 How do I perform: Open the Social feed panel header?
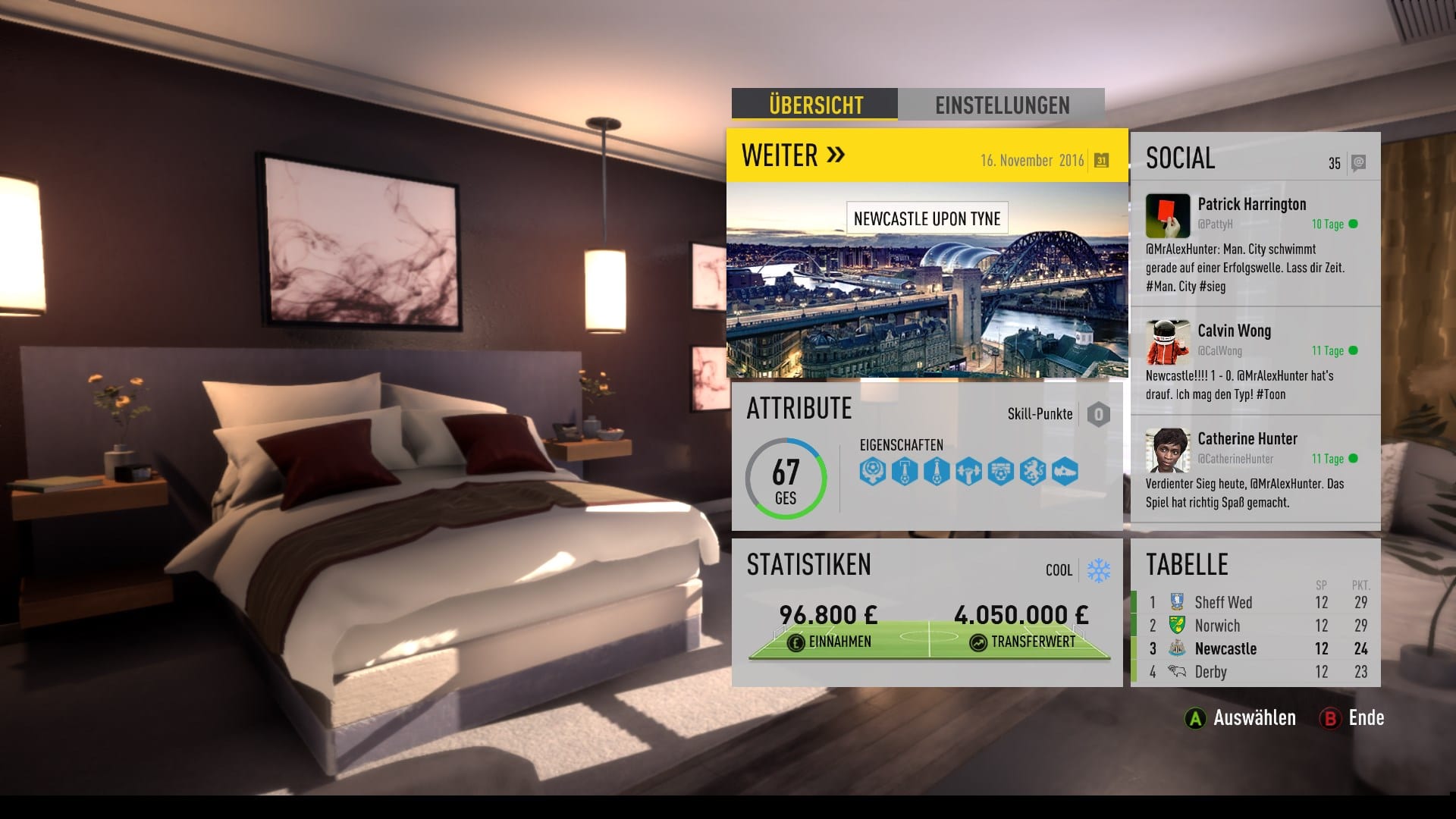[x=1181, y=158]
